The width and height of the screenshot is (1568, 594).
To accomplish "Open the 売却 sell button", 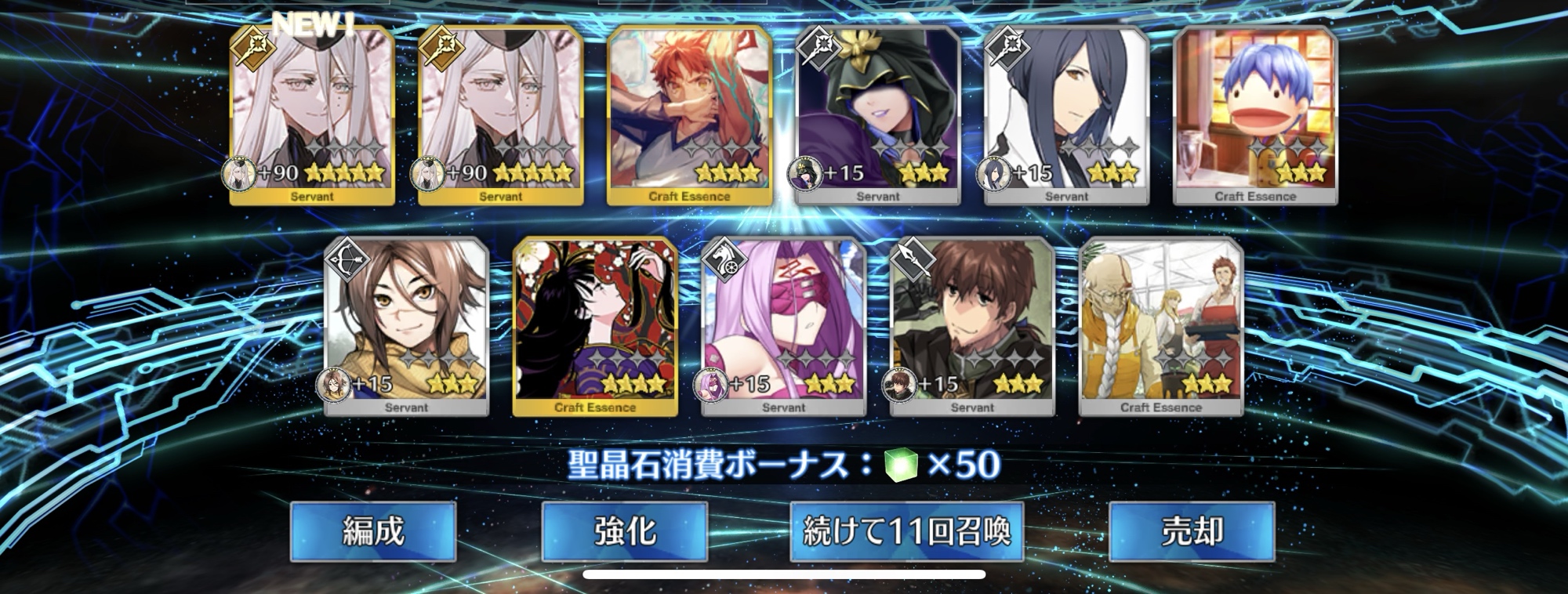I will (x=1192, y=532).
